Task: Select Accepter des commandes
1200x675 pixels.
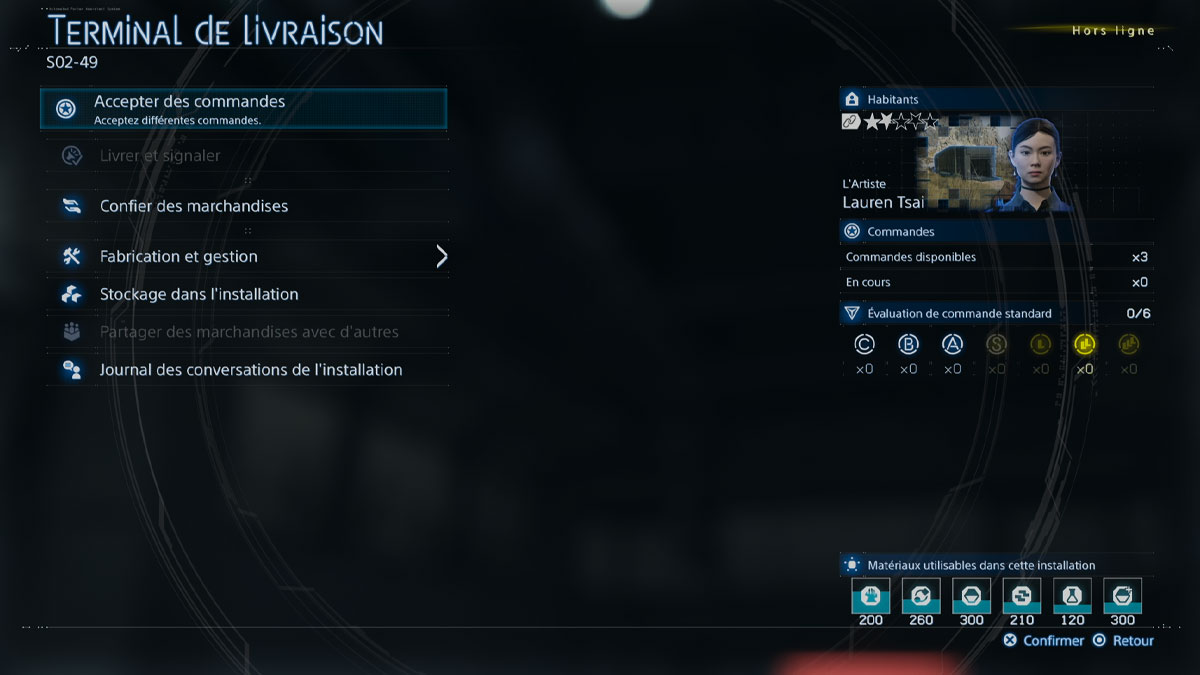Action: (x=243, y=108)
